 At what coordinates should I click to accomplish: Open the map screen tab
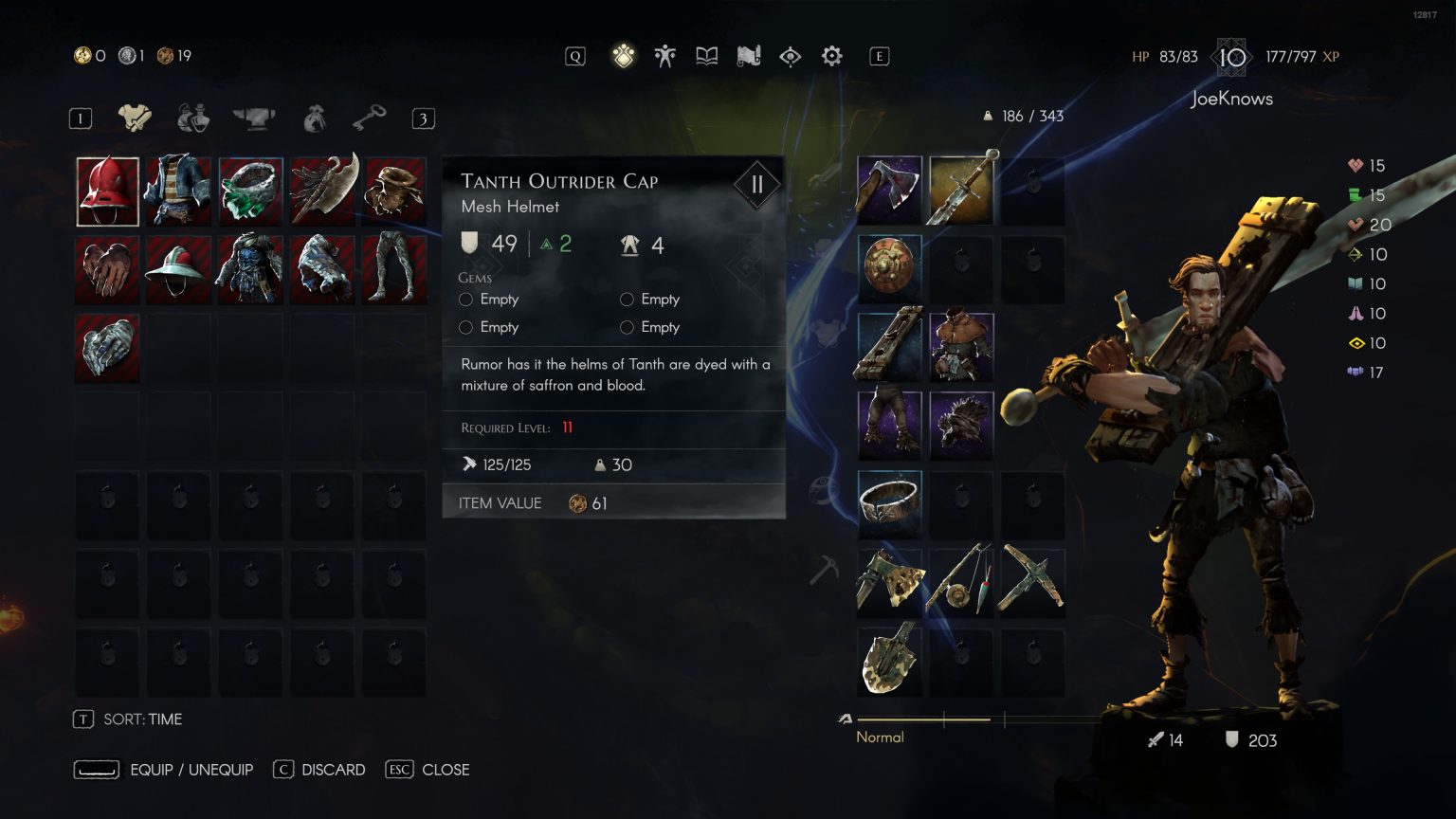(749, 57)
